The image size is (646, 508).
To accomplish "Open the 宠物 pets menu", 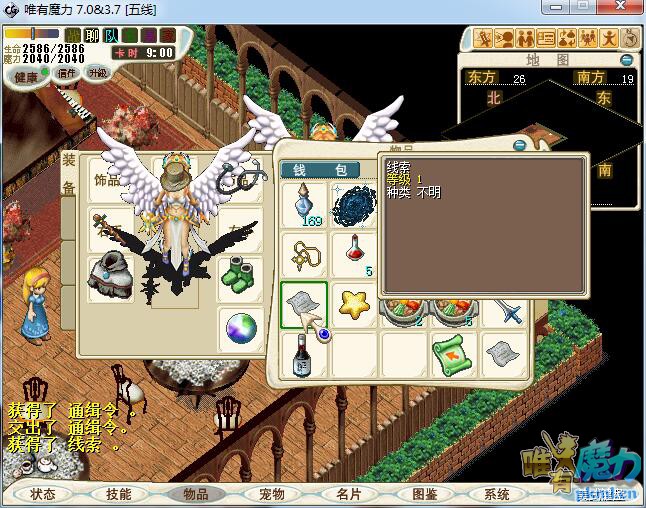I will pyautogui.click(x=271, y=494).
